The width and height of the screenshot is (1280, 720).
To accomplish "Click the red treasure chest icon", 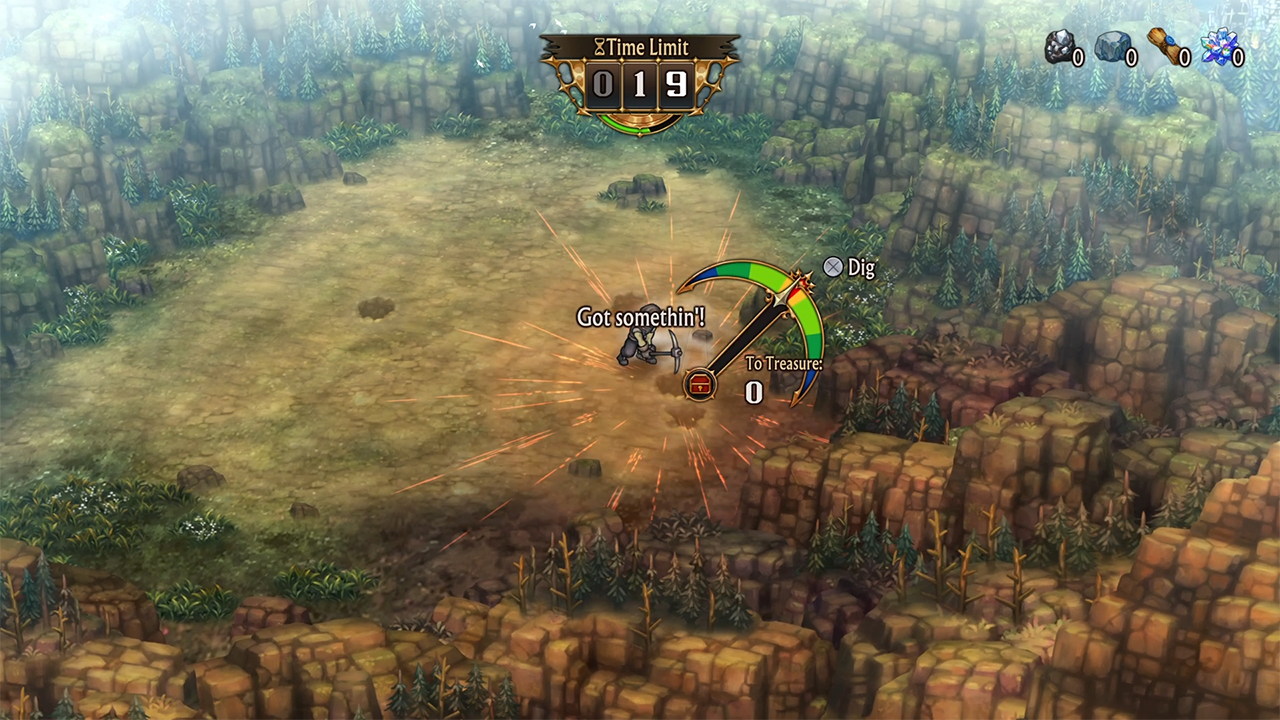I will coord(700,384).
